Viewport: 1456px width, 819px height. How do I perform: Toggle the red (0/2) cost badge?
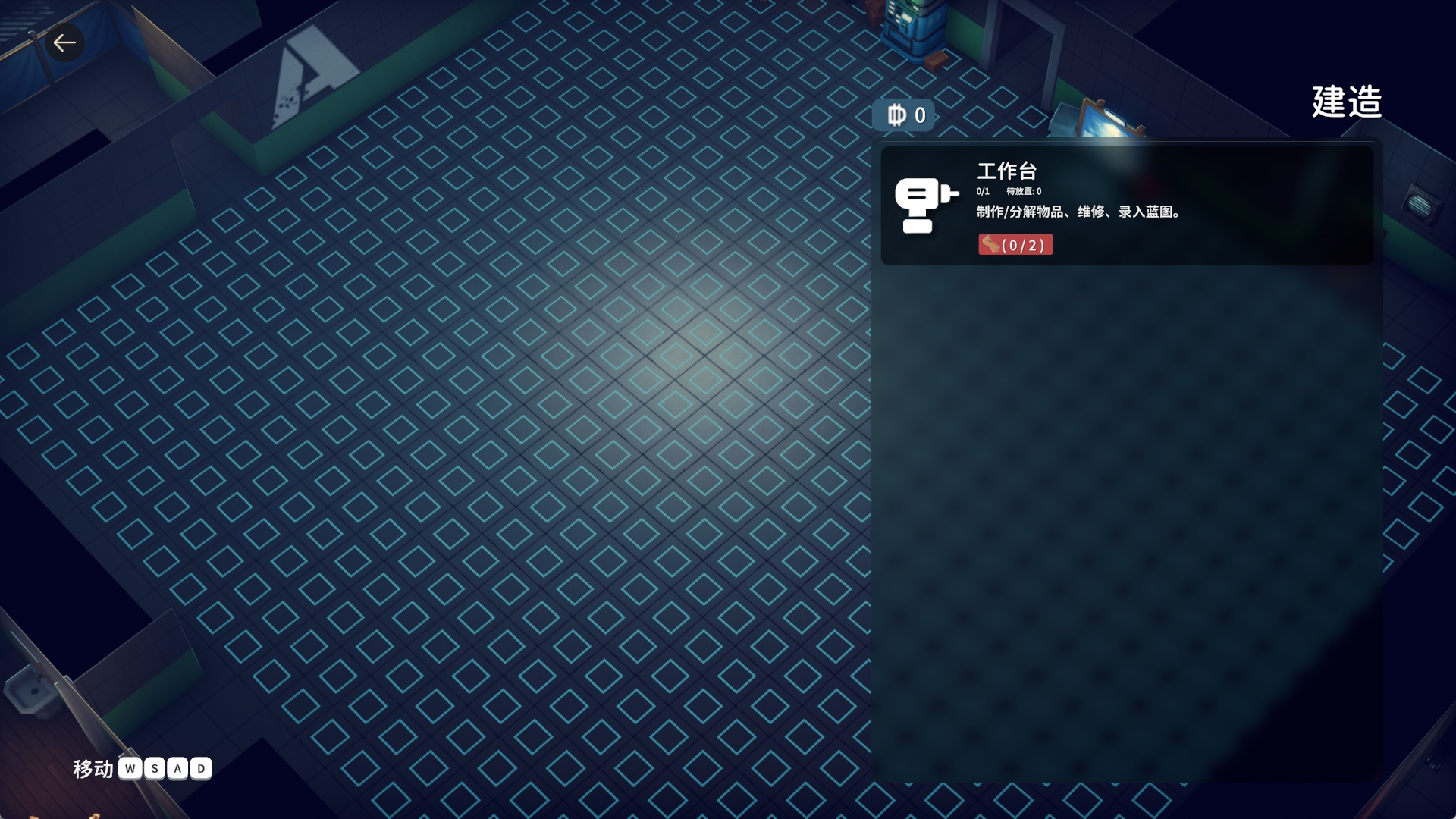[1016, 244]
